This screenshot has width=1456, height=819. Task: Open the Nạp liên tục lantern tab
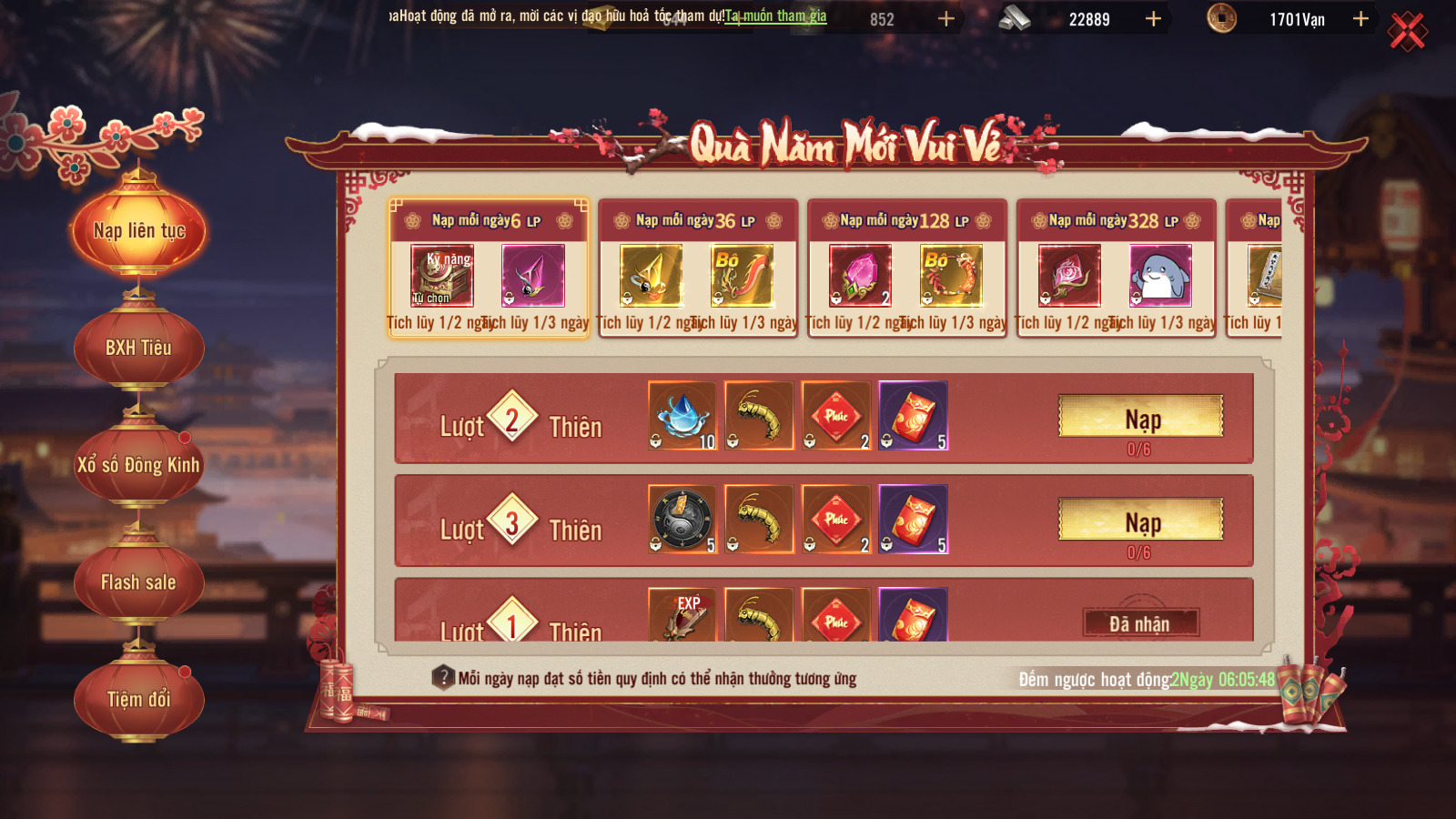[x=139, y=231]
